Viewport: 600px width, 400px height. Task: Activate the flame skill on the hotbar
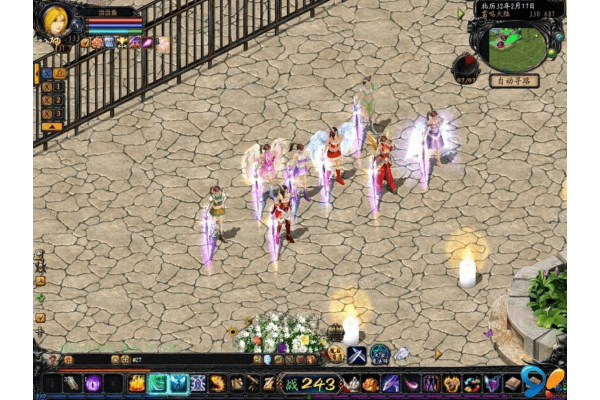point(137,383)
